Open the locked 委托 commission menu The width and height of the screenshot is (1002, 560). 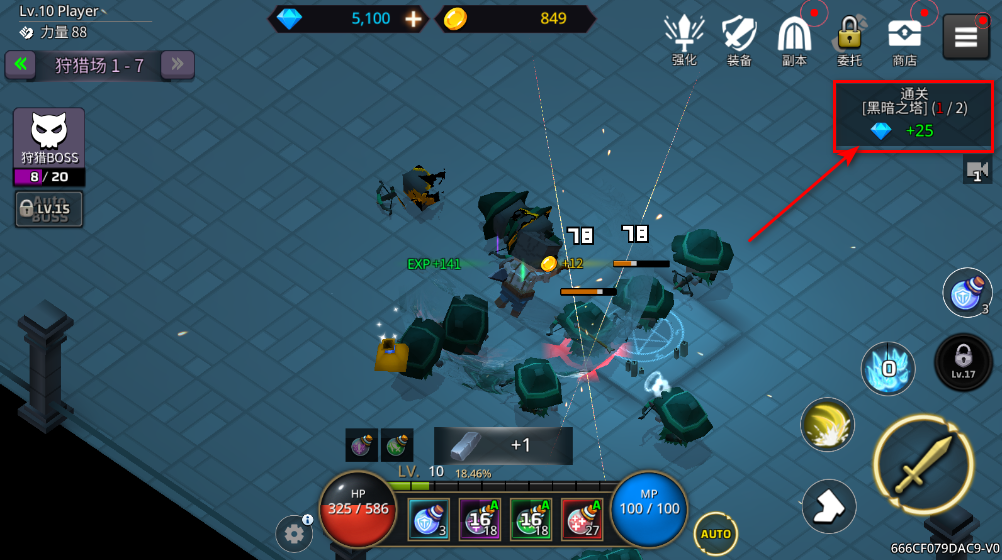[x=849, y=40]
